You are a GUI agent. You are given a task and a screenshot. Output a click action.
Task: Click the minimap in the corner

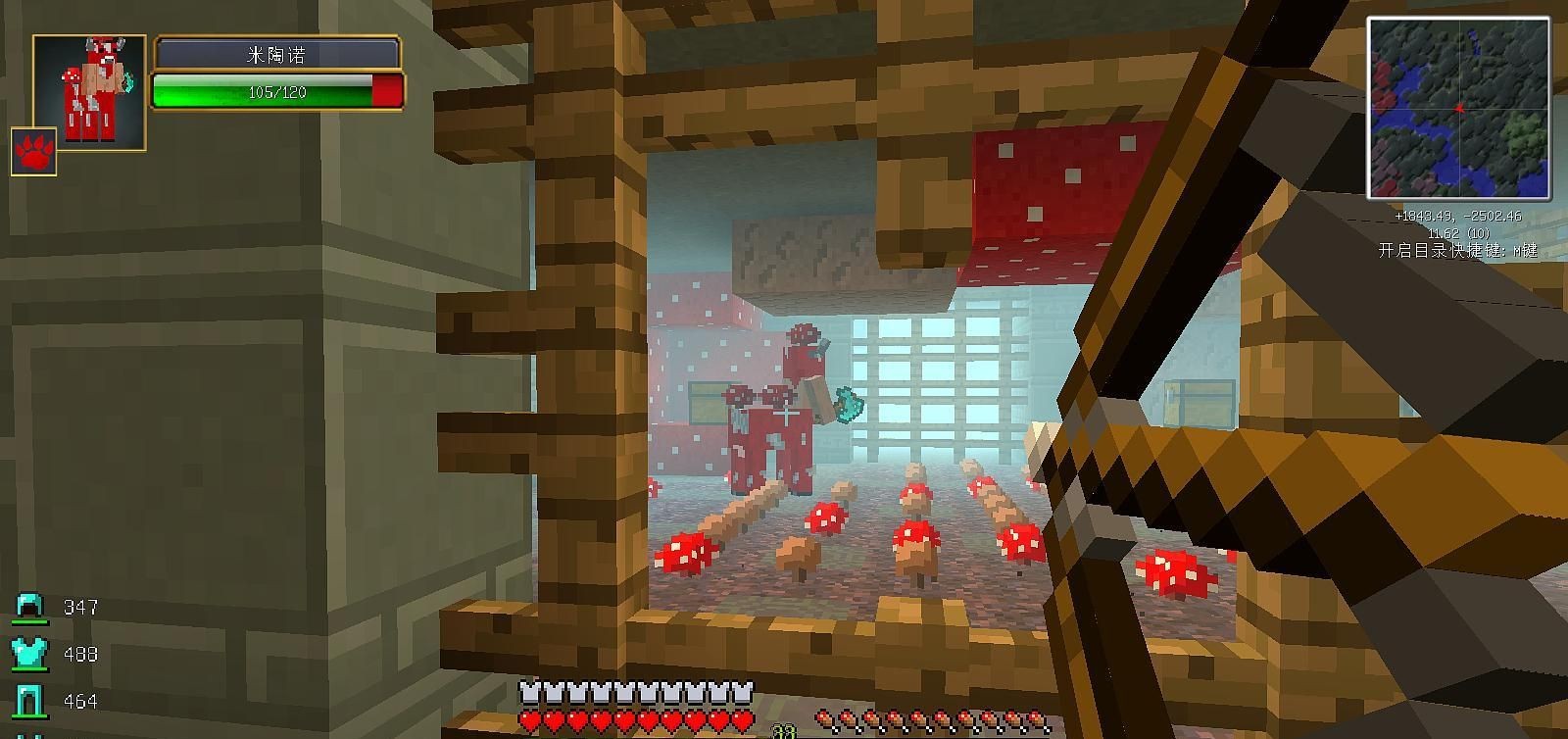coord(1458,108)
